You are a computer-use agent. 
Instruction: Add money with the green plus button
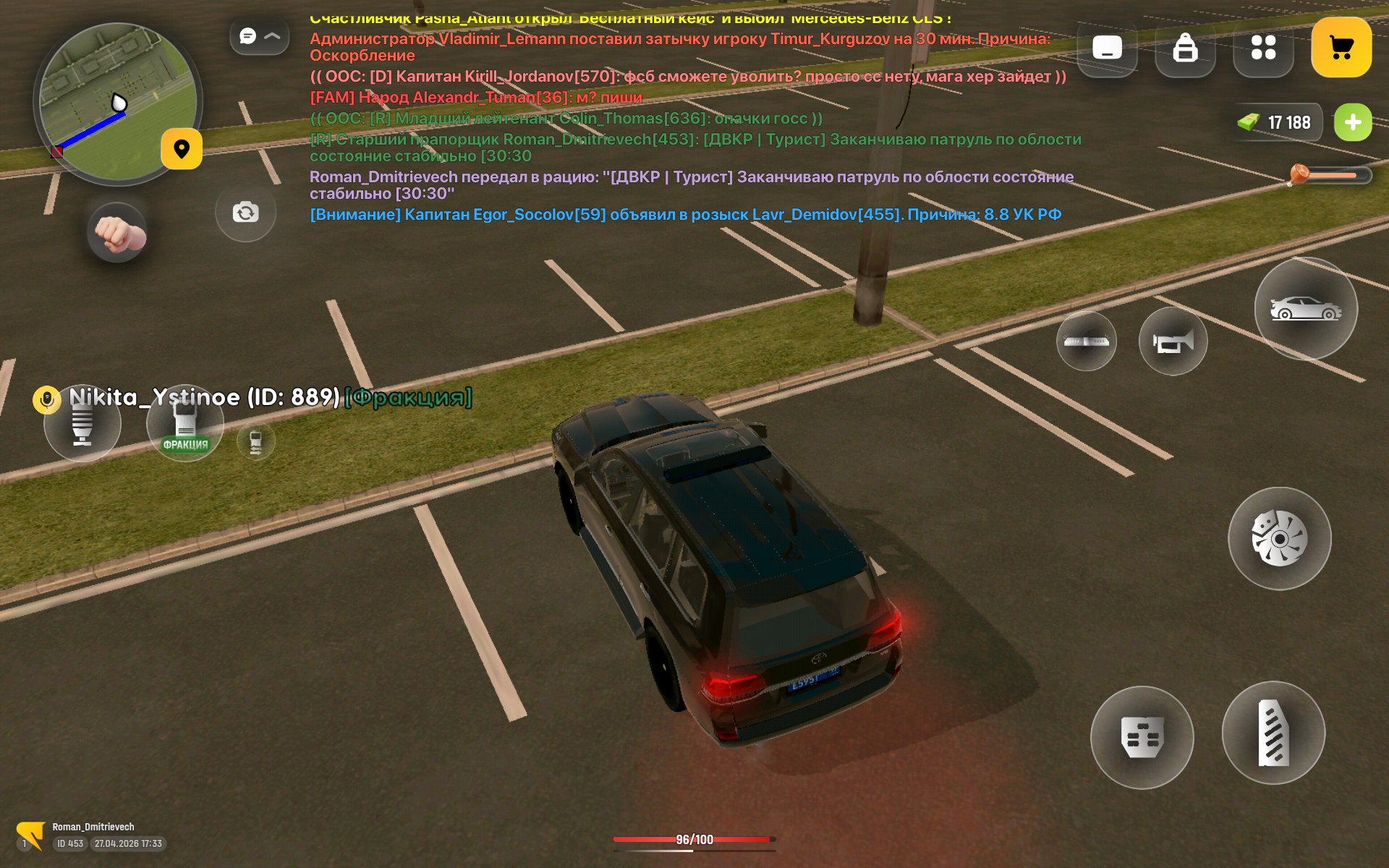tap(1352, 122)
